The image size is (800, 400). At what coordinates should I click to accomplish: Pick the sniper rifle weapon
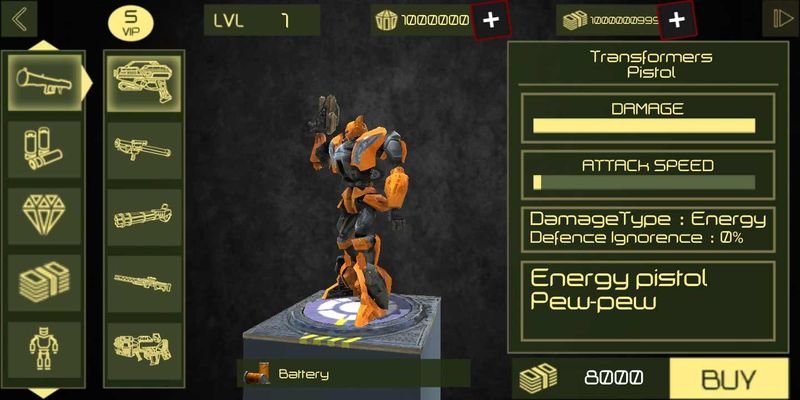[144, 283]
